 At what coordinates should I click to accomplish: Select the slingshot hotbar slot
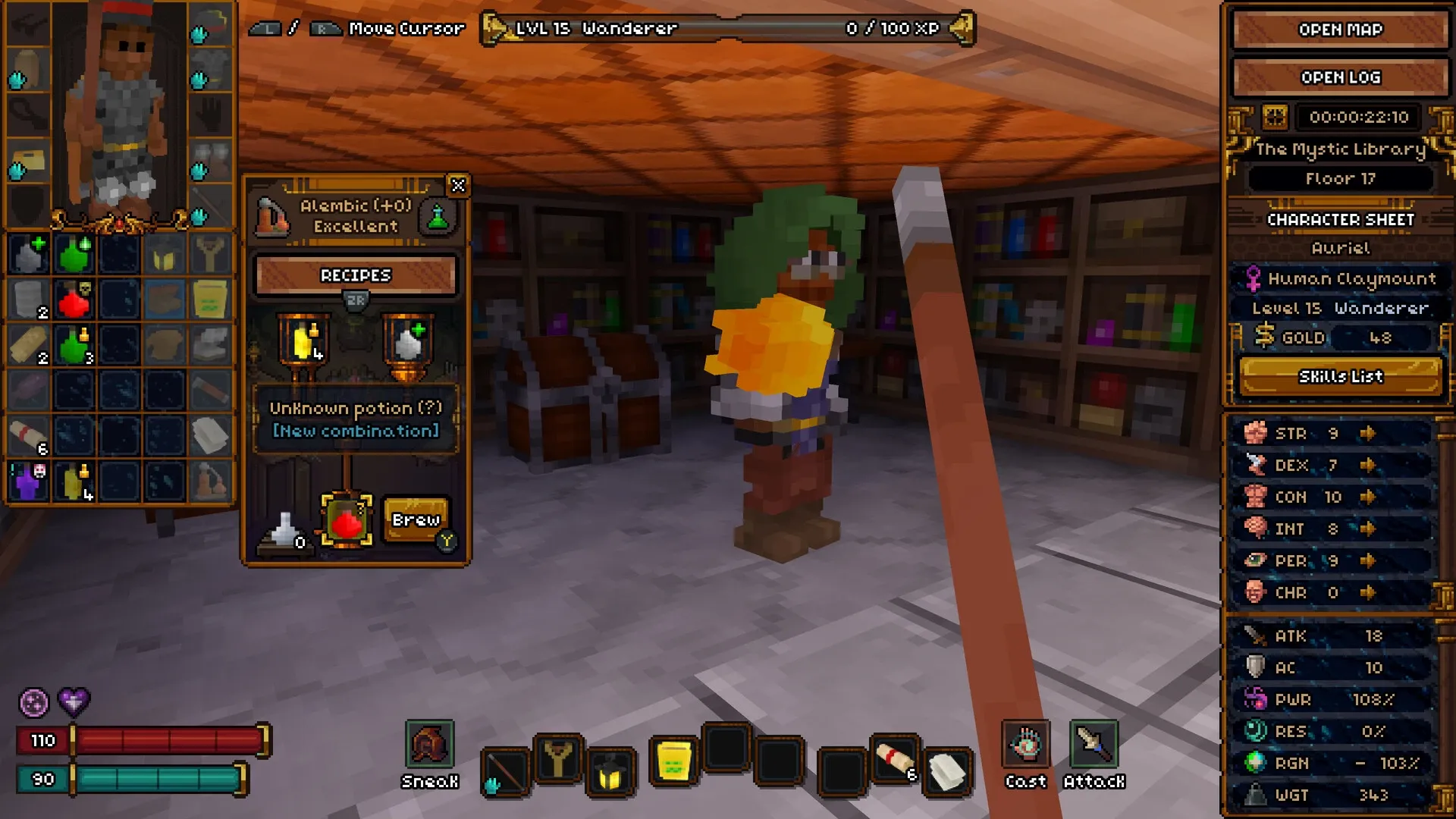[x=558, y=758]
